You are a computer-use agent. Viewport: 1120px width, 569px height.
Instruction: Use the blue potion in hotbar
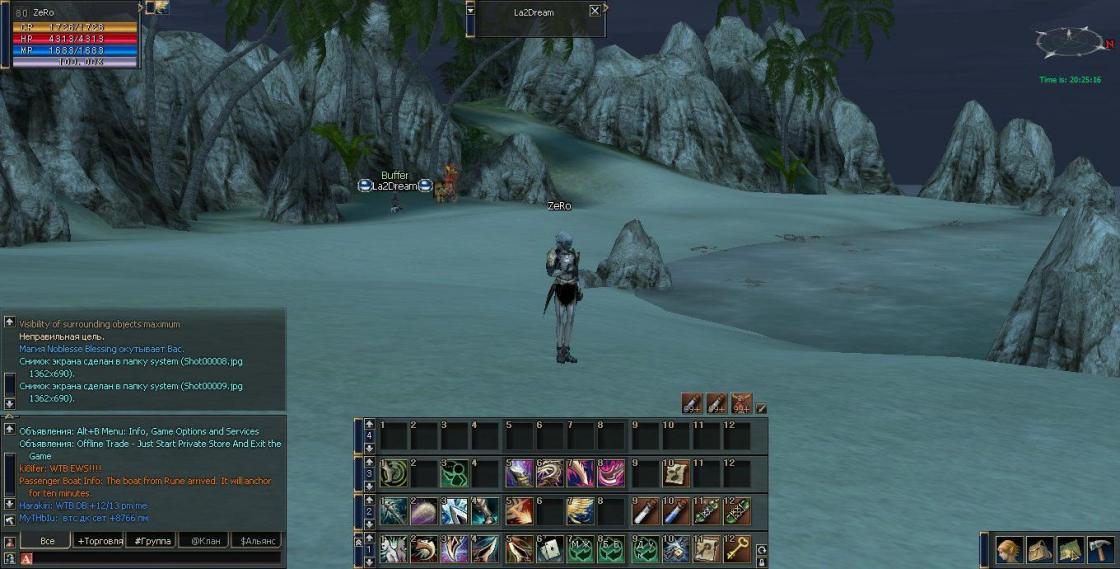tap(675, 511)
